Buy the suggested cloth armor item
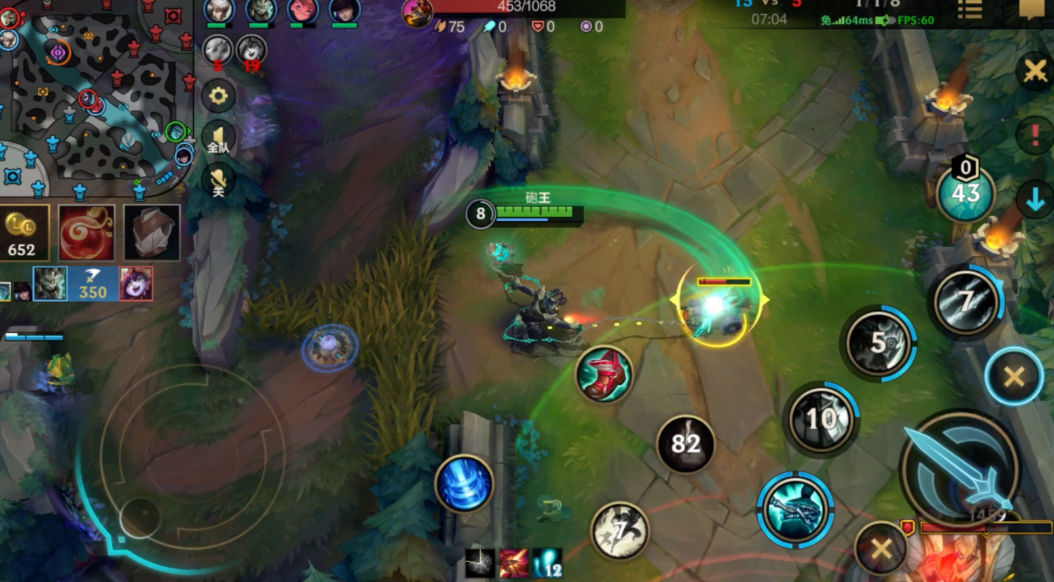1054x582 pixels. point(152,233)
